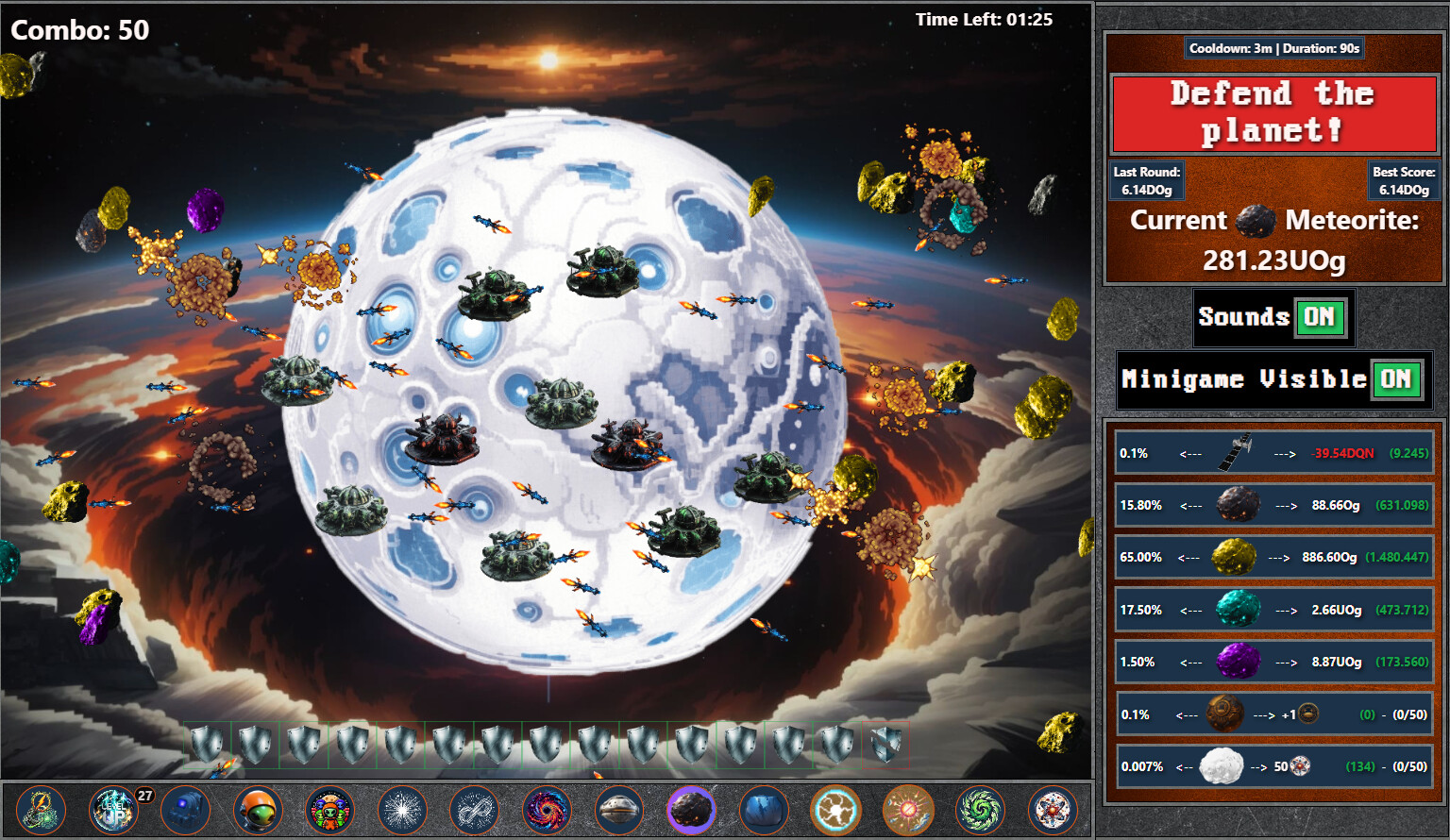Open the Level Up icon marked 27
The height and width of the screenshot is (840, 1450).
pos(112,809)
